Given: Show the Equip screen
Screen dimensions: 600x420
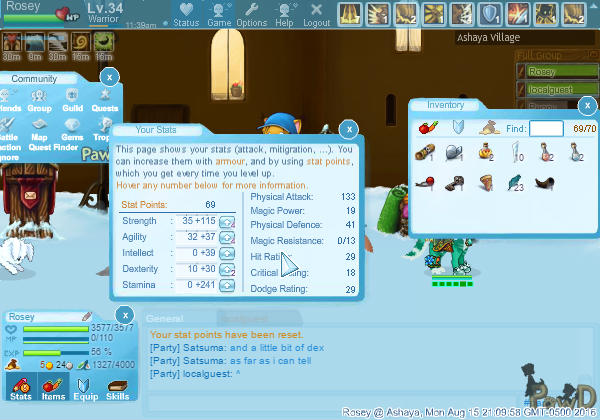Looking at the screenshot, I should tap(85, 388).
